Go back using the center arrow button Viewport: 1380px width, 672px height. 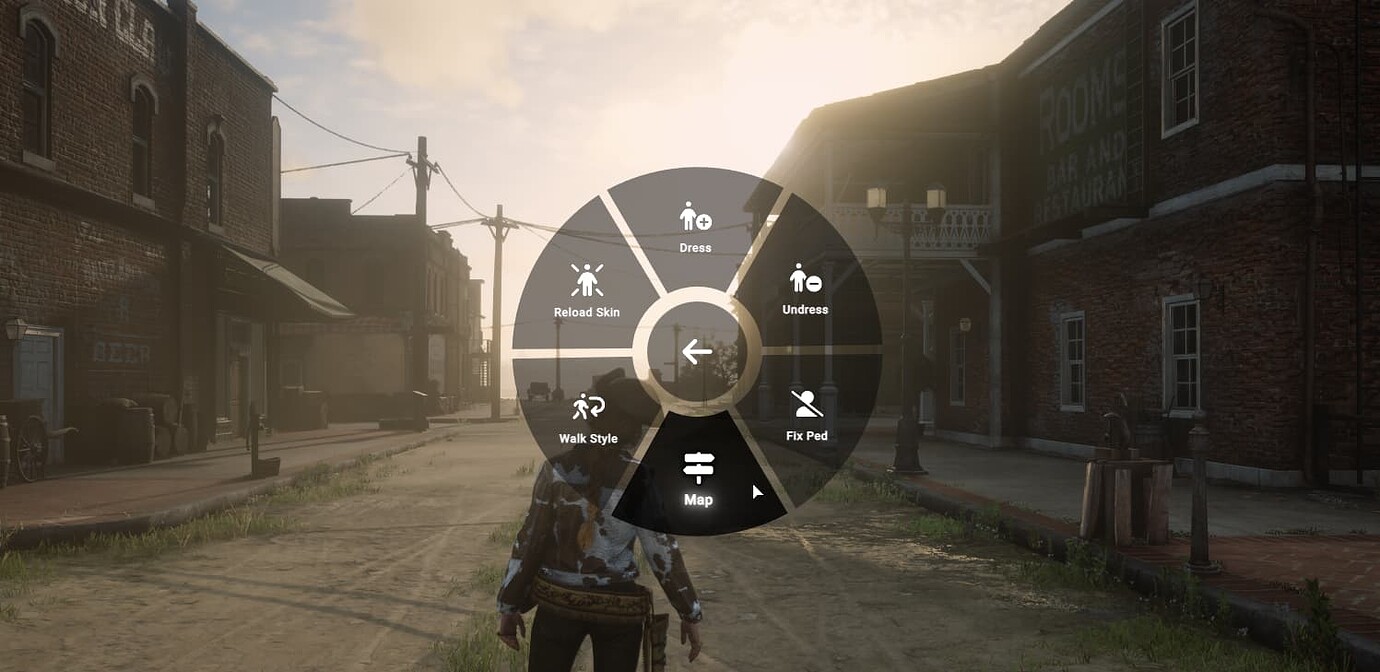tap(697, 352)
